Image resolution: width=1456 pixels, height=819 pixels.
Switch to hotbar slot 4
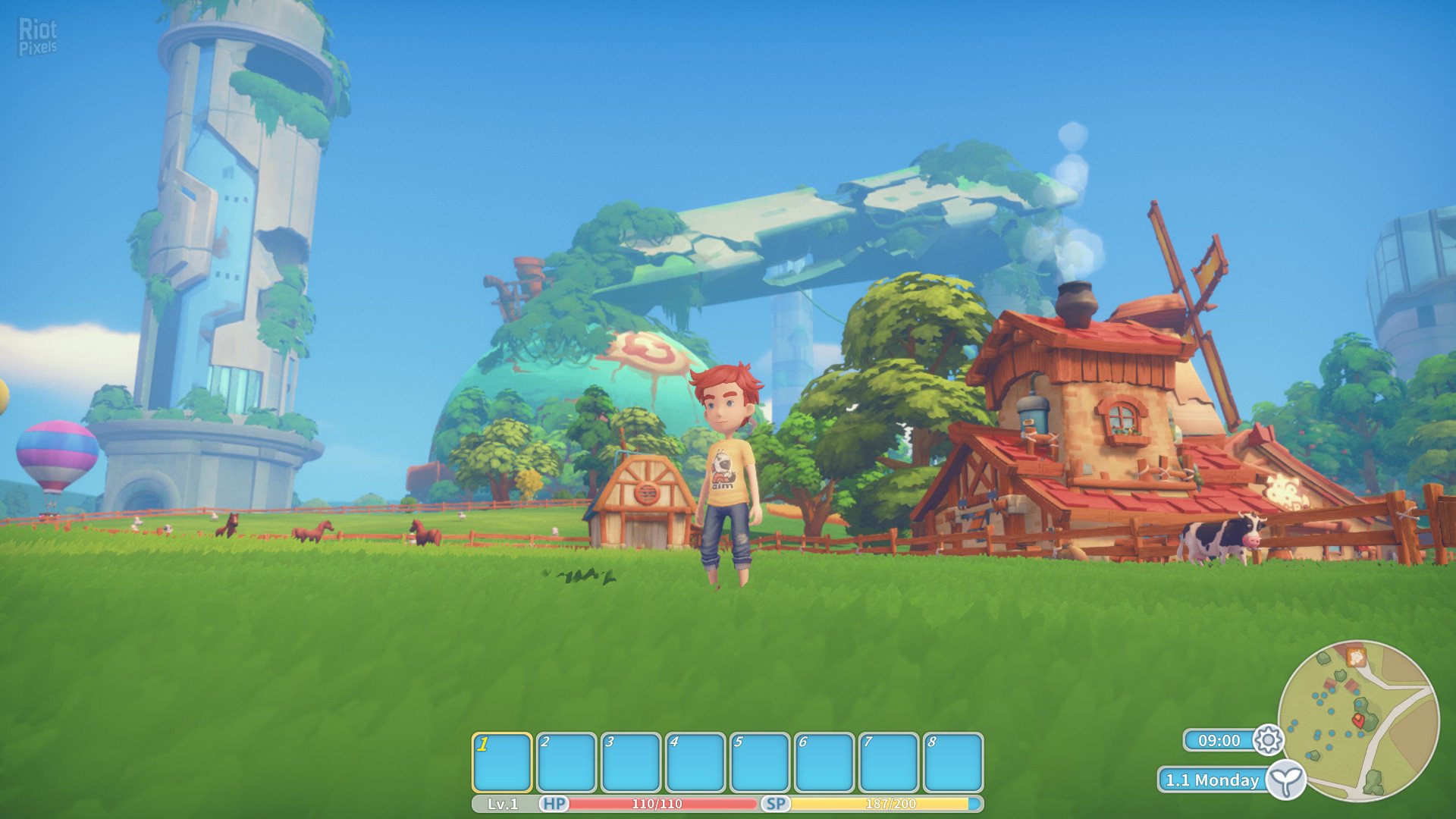(695, 762)
